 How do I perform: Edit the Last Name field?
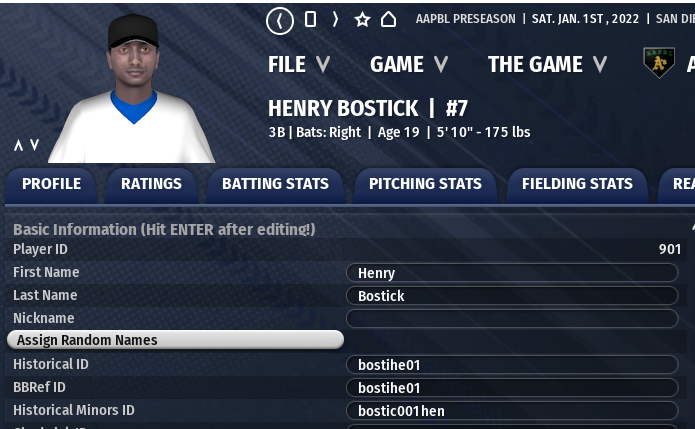tap(511, 296)
